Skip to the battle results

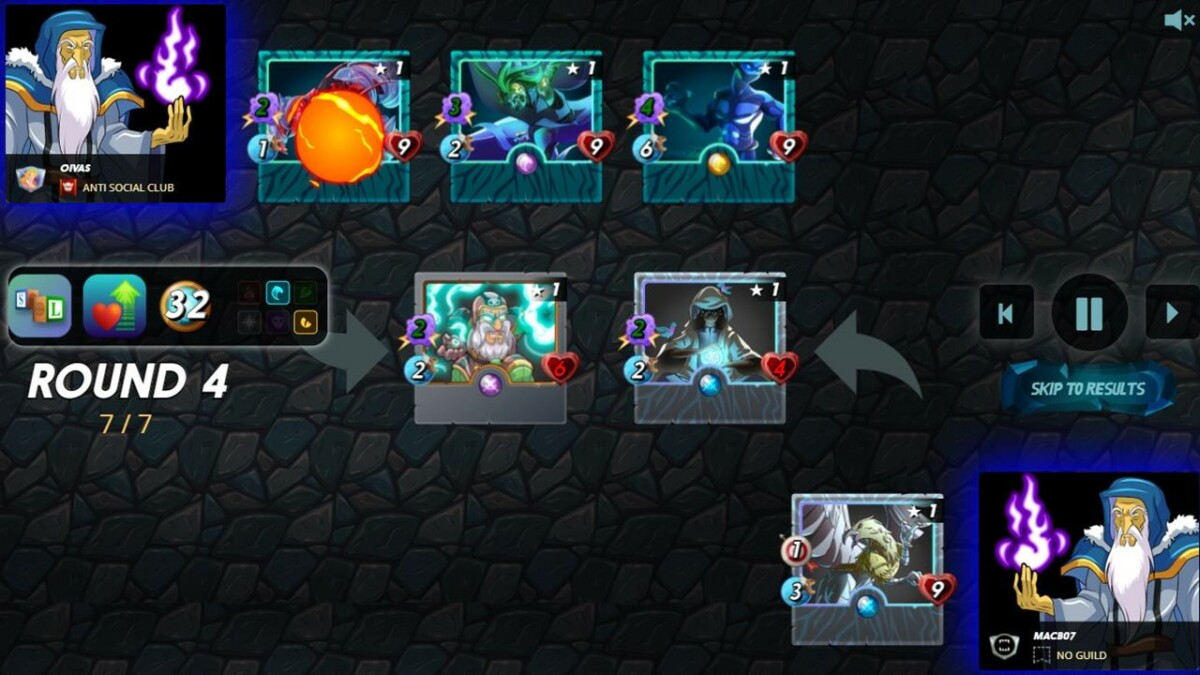(1088, 389)
